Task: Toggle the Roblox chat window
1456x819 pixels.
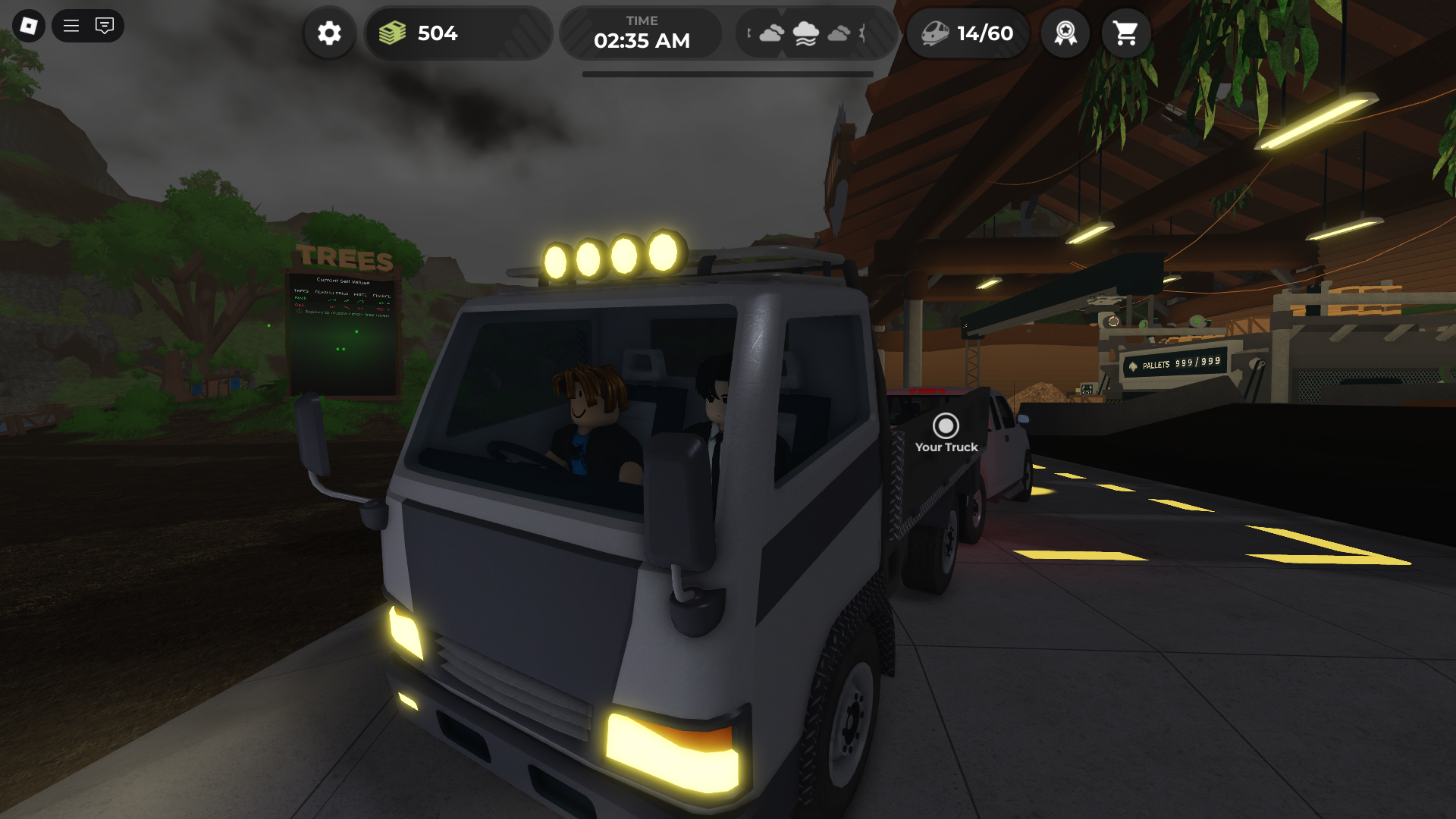Action: click(x=105, y=26)
